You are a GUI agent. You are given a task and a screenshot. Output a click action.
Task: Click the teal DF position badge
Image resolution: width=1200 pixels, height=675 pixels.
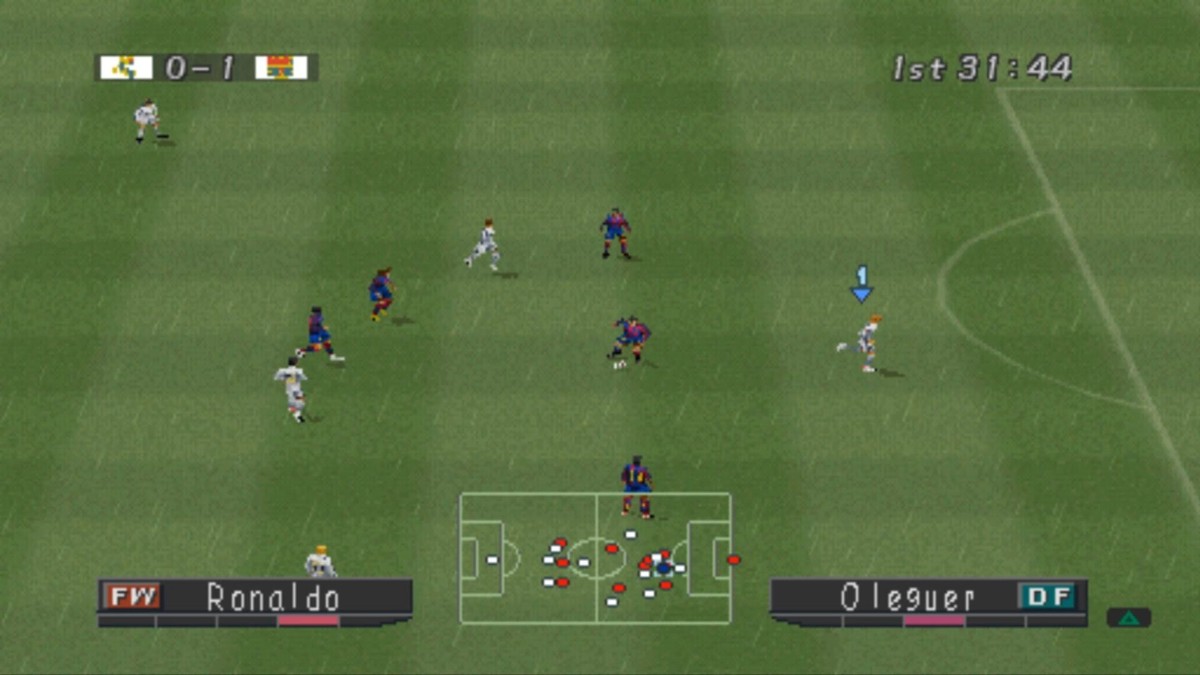coord(1047,597)
